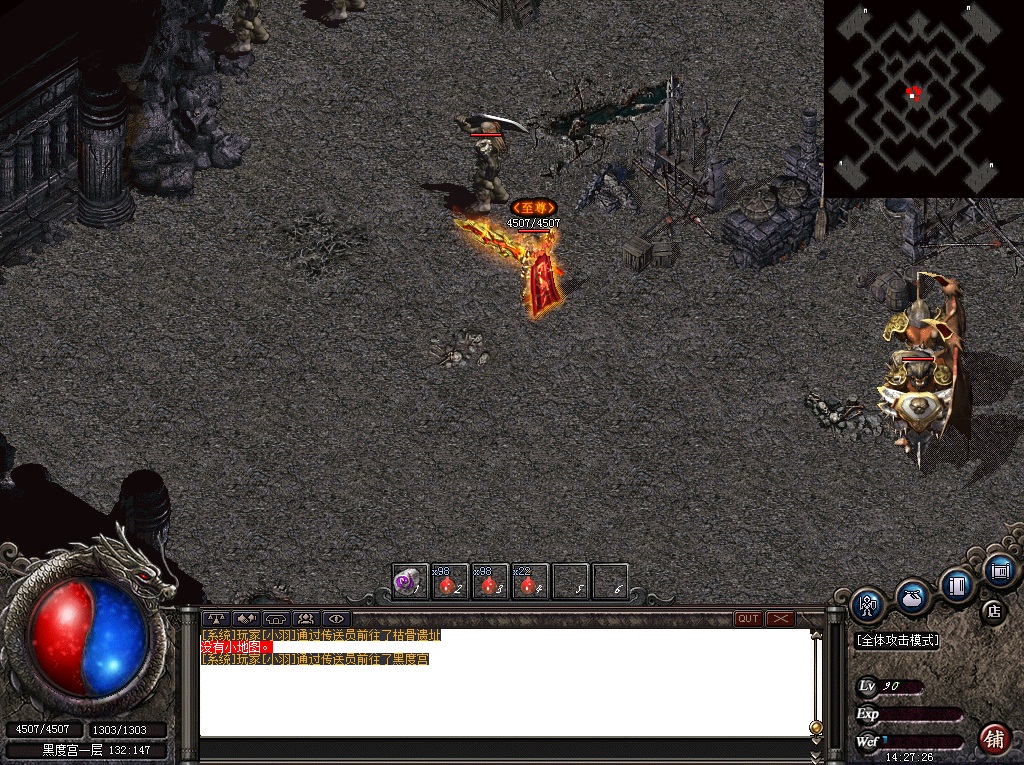Click the balance scale chat button

pos(216,619)
